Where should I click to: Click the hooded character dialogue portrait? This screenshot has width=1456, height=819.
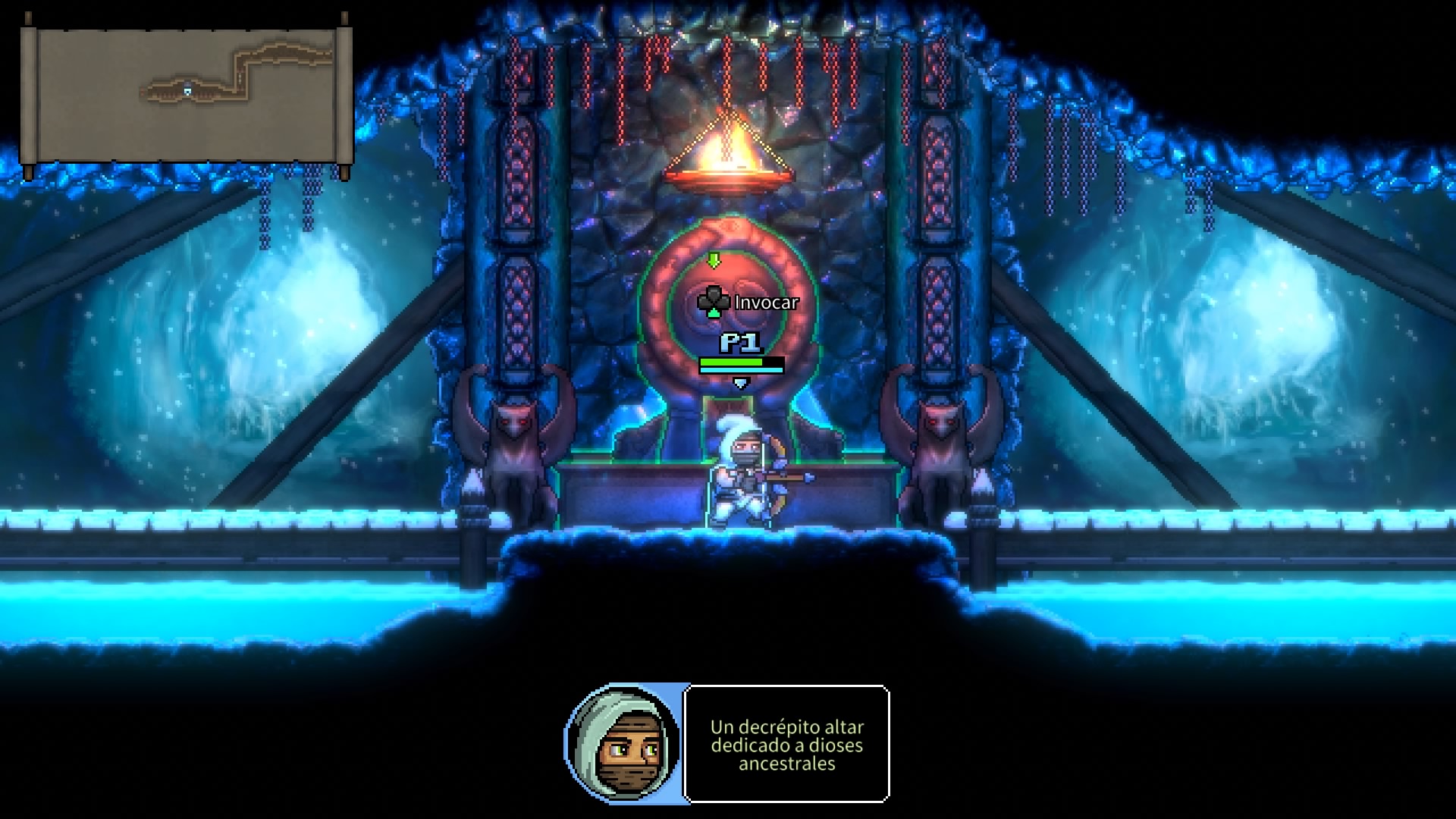coord(623,743)
